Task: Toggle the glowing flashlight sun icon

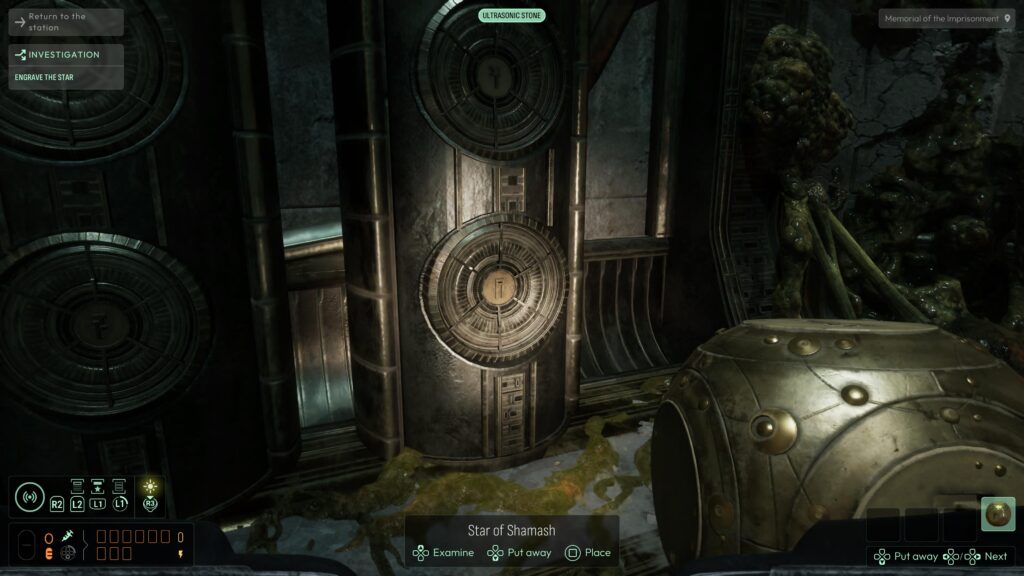Action: tap(150, 487)
